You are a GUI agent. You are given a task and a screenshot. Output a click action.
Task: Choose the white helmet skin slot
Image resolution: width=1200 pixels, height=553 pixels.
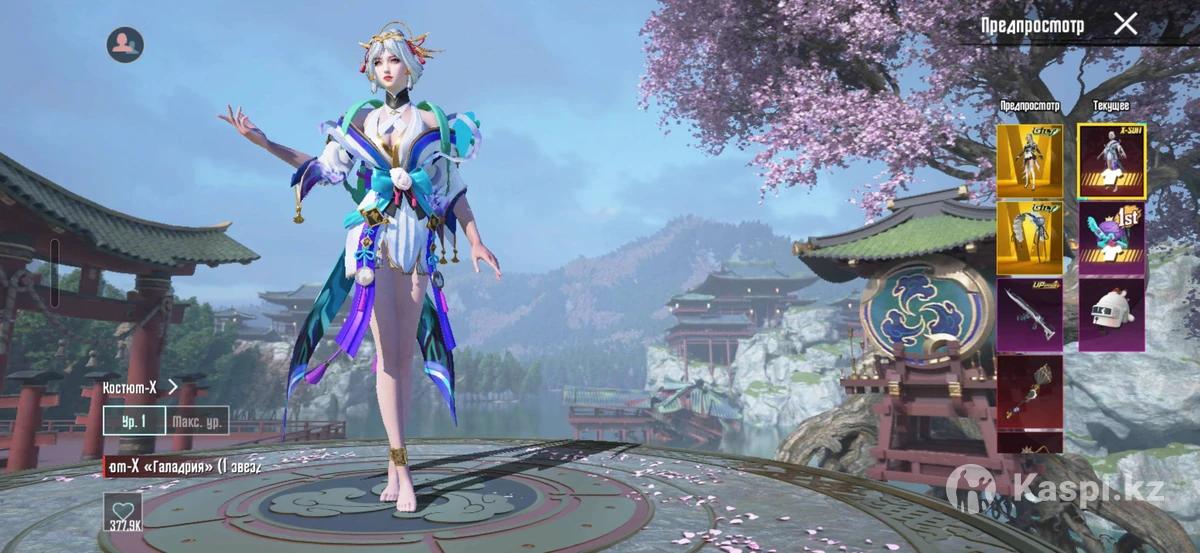pos(1111,315)
